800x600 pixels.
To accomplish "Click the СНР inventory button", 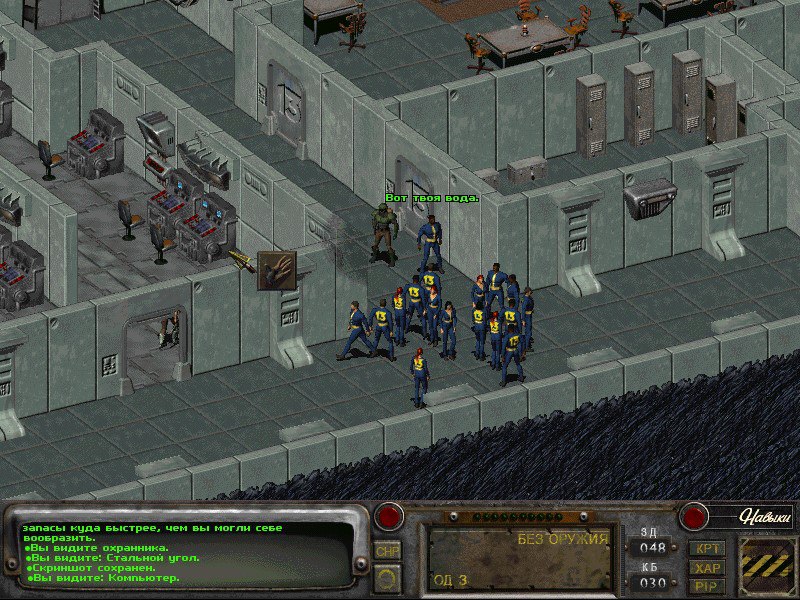I will (387, 550).
